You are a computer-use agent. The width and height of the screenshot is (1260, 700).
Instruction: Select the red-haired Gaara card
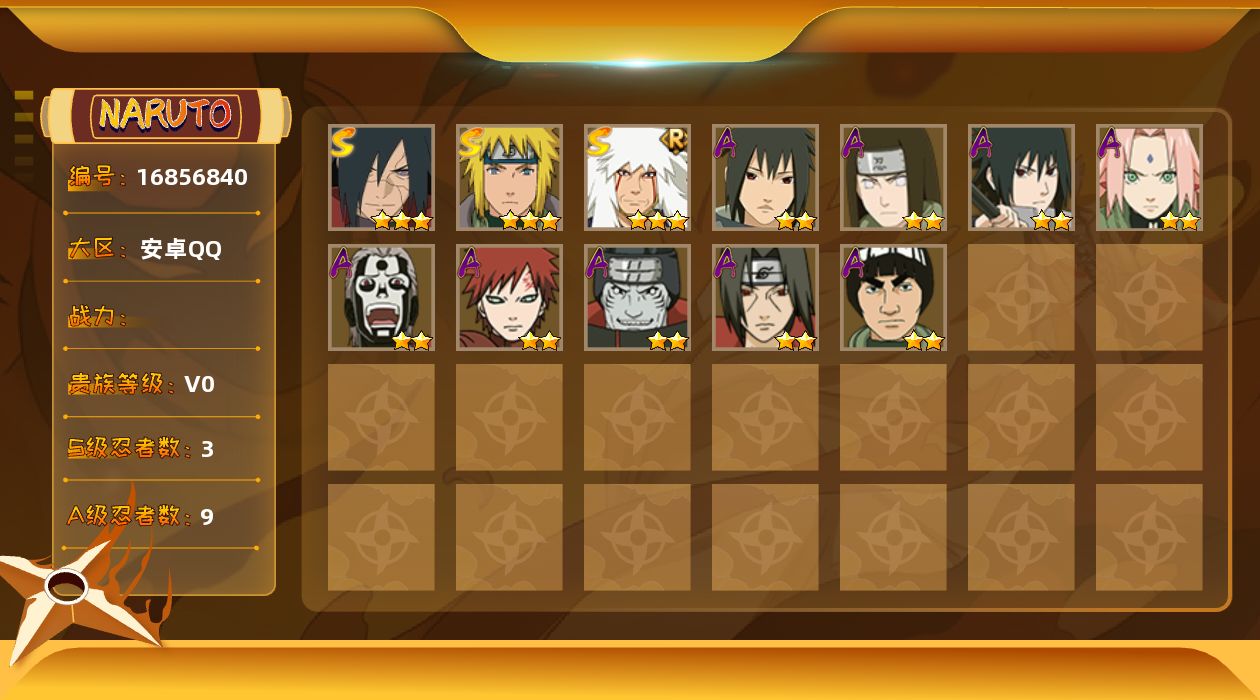click(509, 298)
